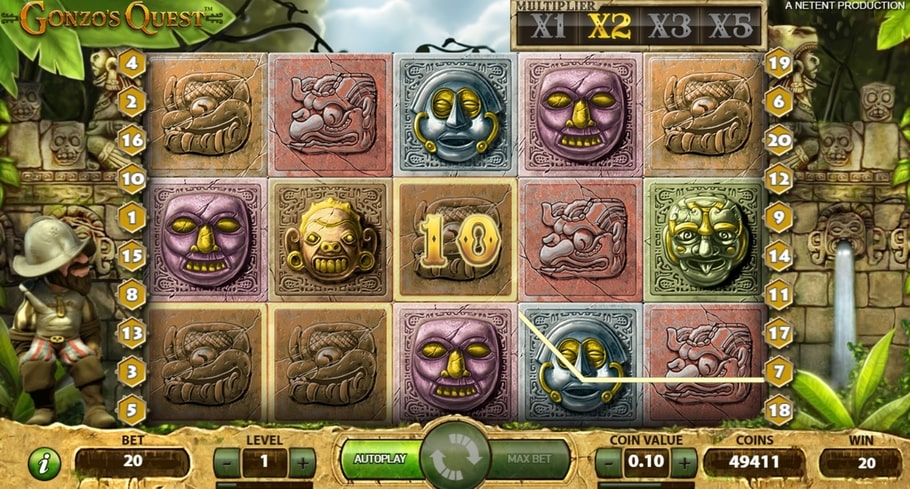The image size is (910, 489).
Task: Show payline number 10 marker
Action: pos(132,179)
